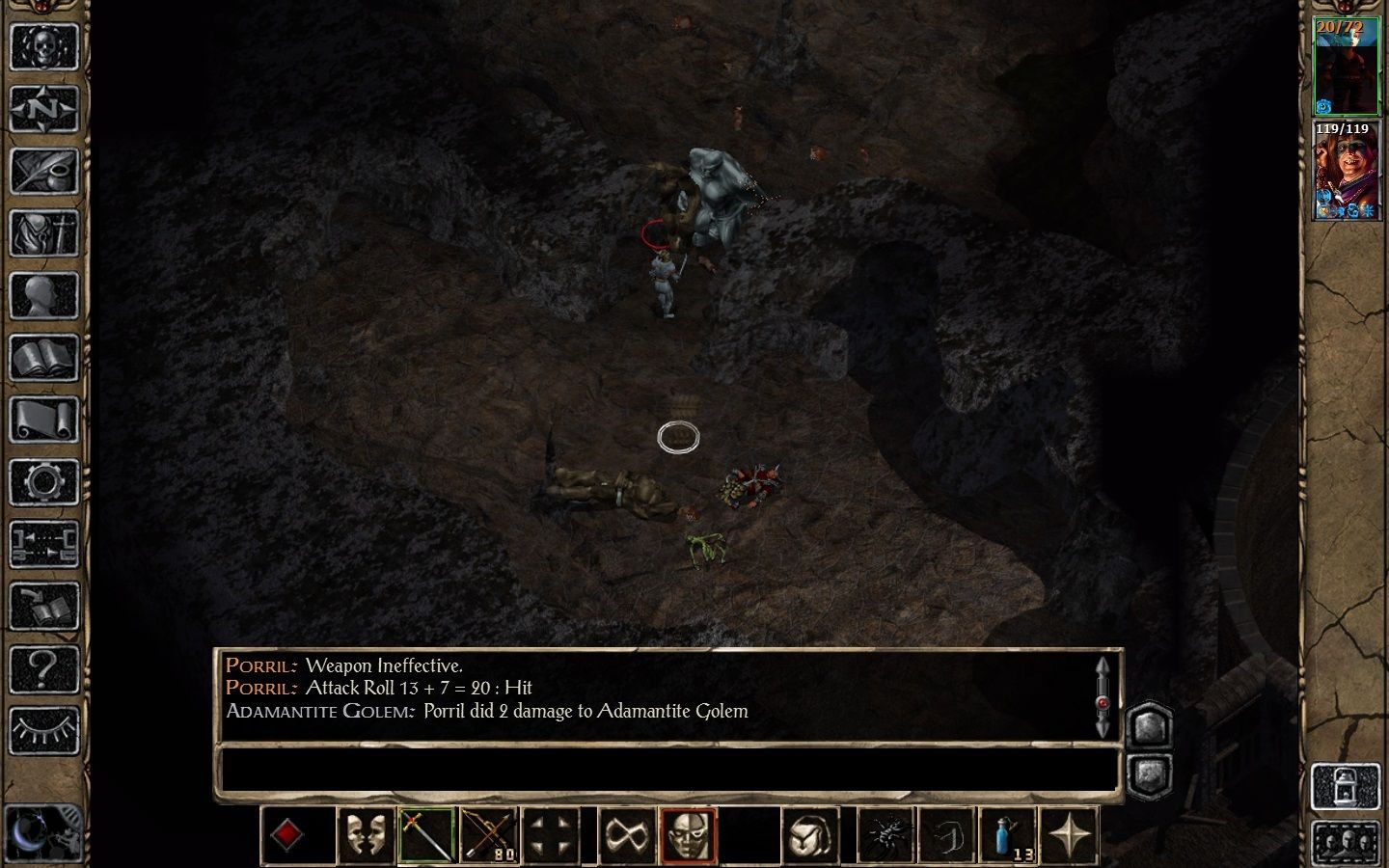
Task: Click the closed eye sidebar button
Action: pos(43,731)
